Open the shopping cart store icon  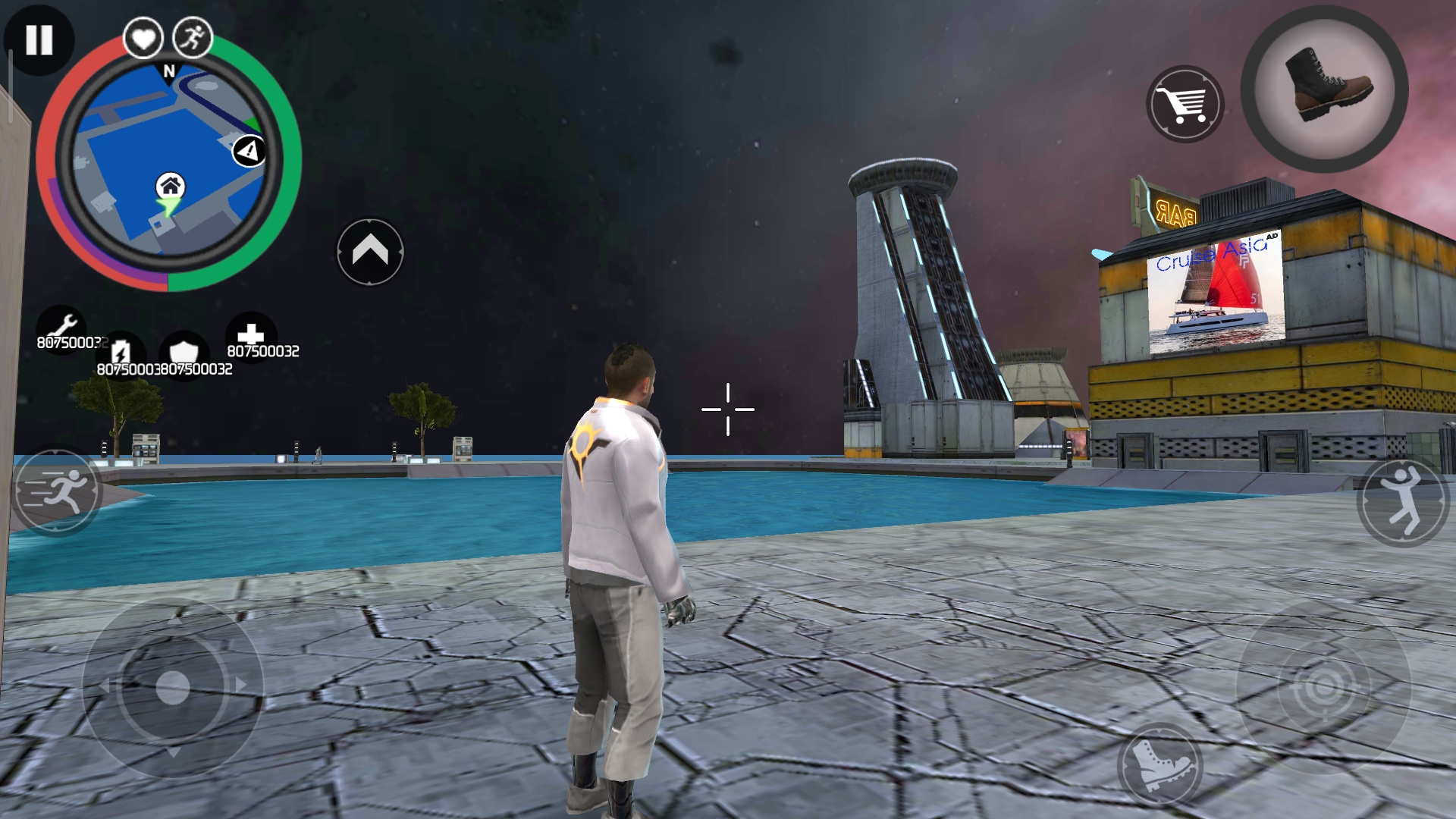[1185, 102]
